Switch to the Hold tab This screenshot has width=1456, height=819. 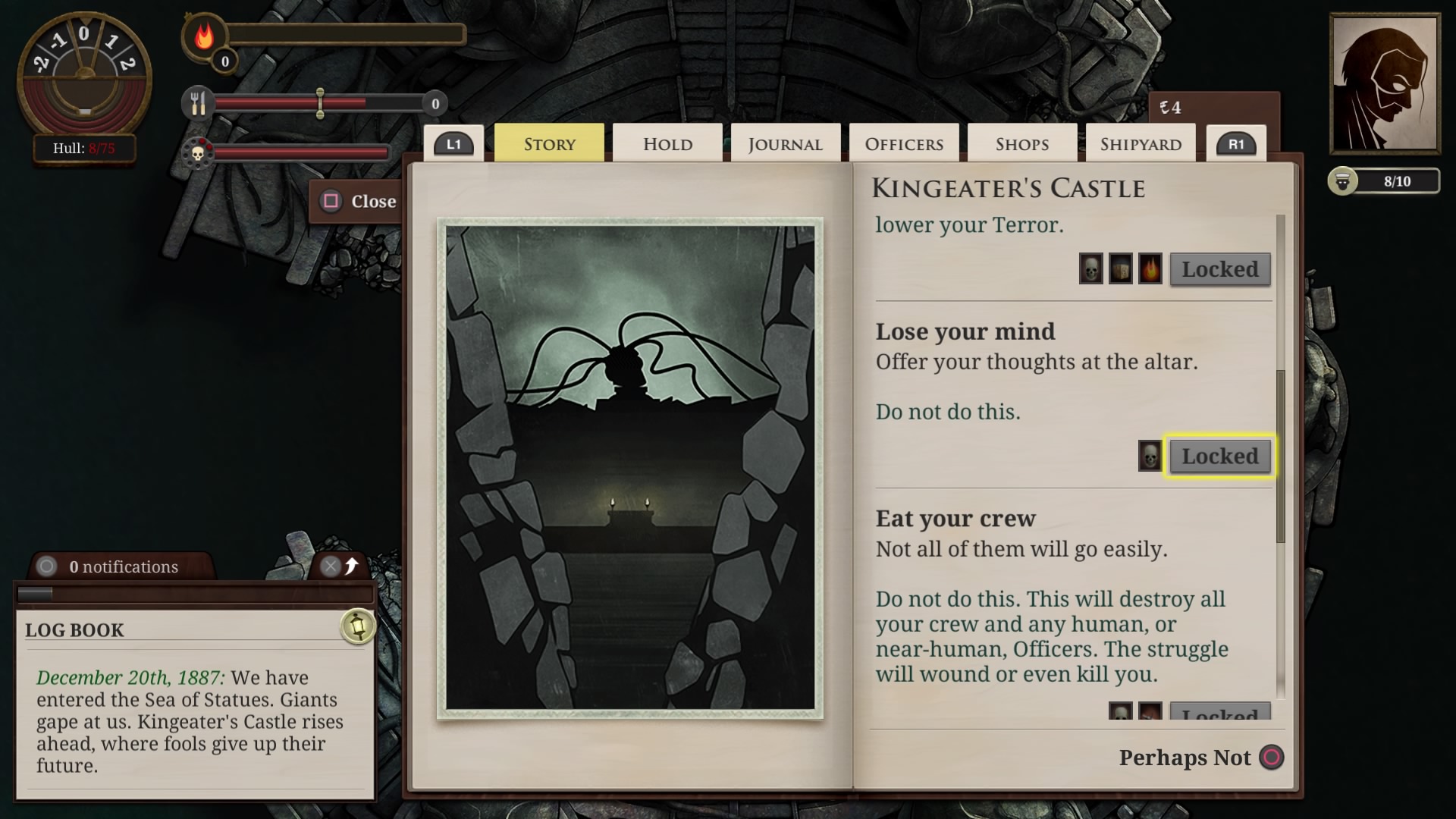click(x=667, y=143)
